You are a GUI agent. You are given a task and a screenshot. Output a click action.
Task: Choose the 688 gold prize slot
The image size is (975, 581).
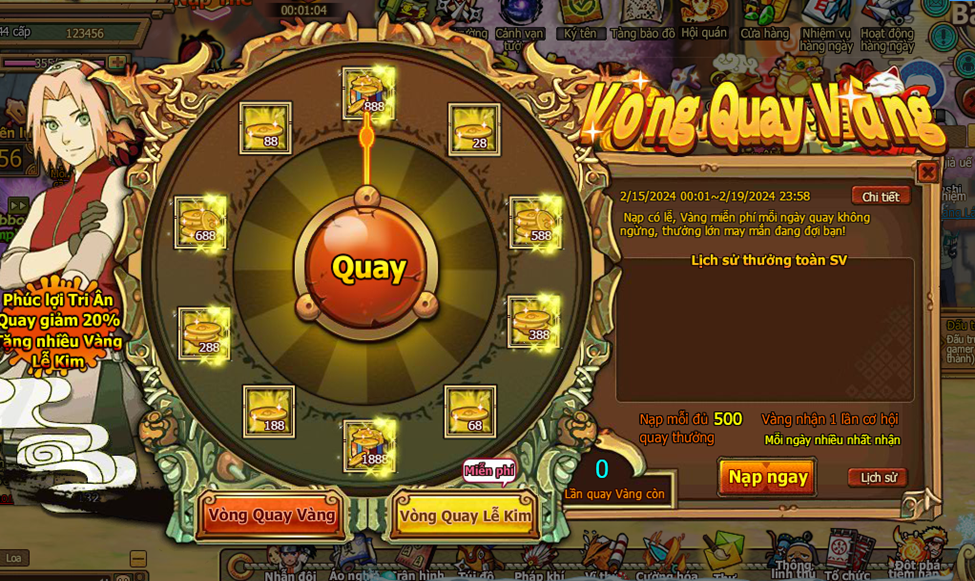pos(201,222)
